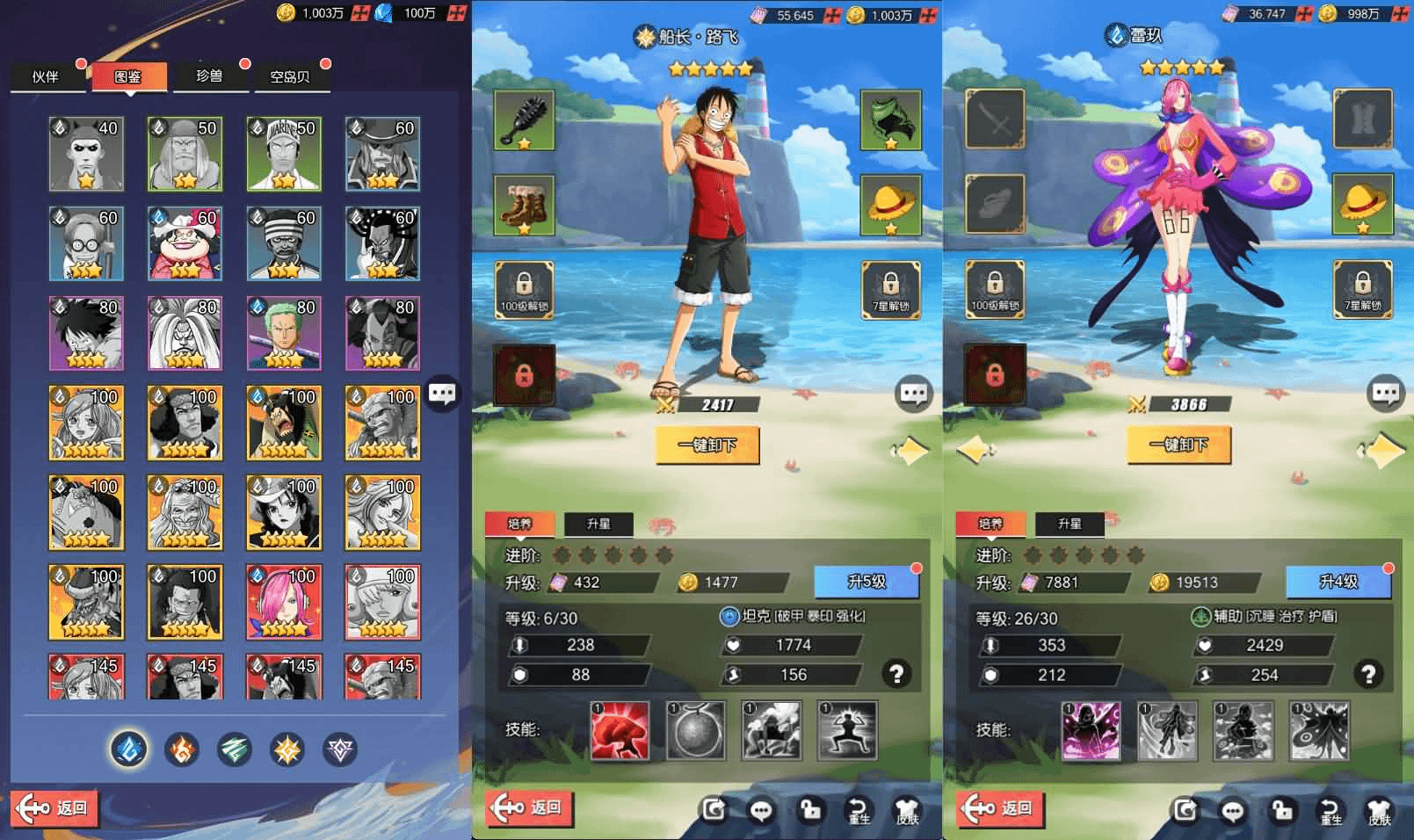
Task: Filter heroes by the purple shield faction icon
Action: pyautogui.click(x=340, y=749)
